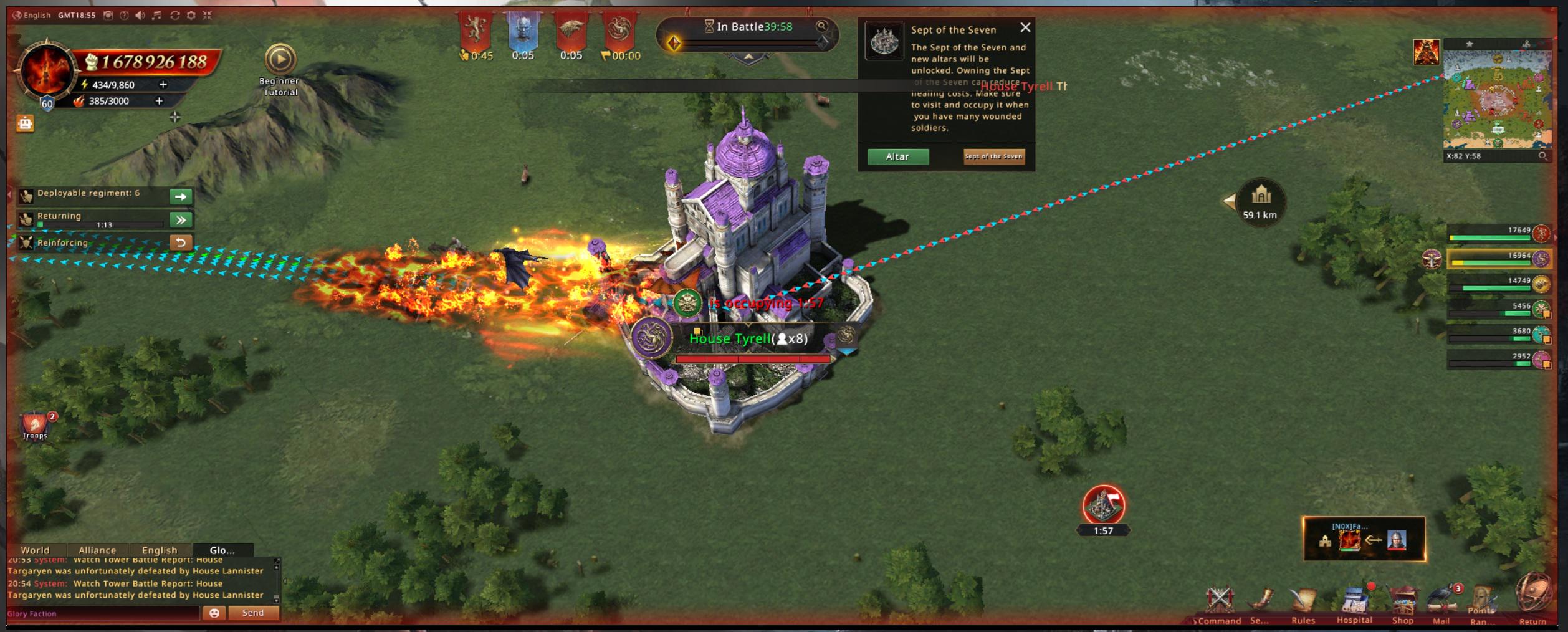Deploy a regiment with the green arrow
The height and width of the screenshot is (632, 1568).
click(181, 196)
